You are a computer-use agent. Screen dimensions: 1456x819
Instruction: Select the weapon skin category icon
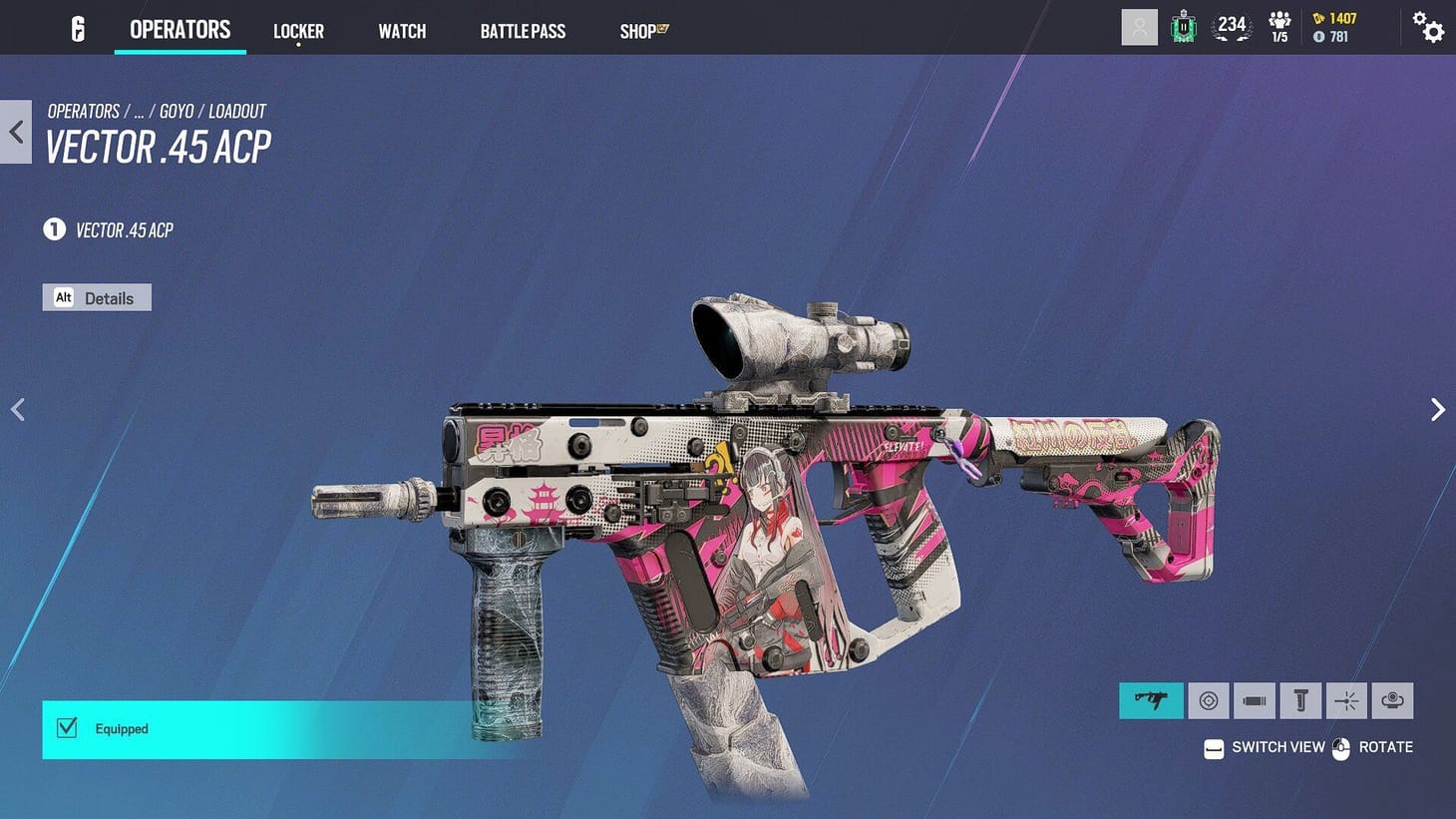[x=1151, y=700]
